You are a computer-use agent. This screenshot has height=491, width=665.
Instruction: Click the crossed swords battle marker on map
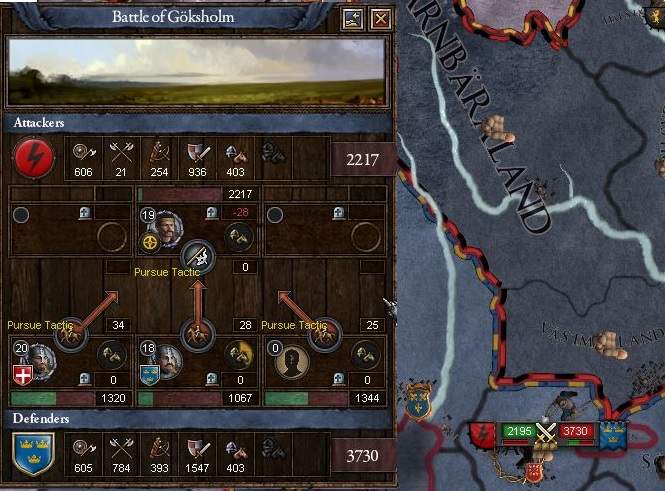pyautogui.click(x=546, y=432)
